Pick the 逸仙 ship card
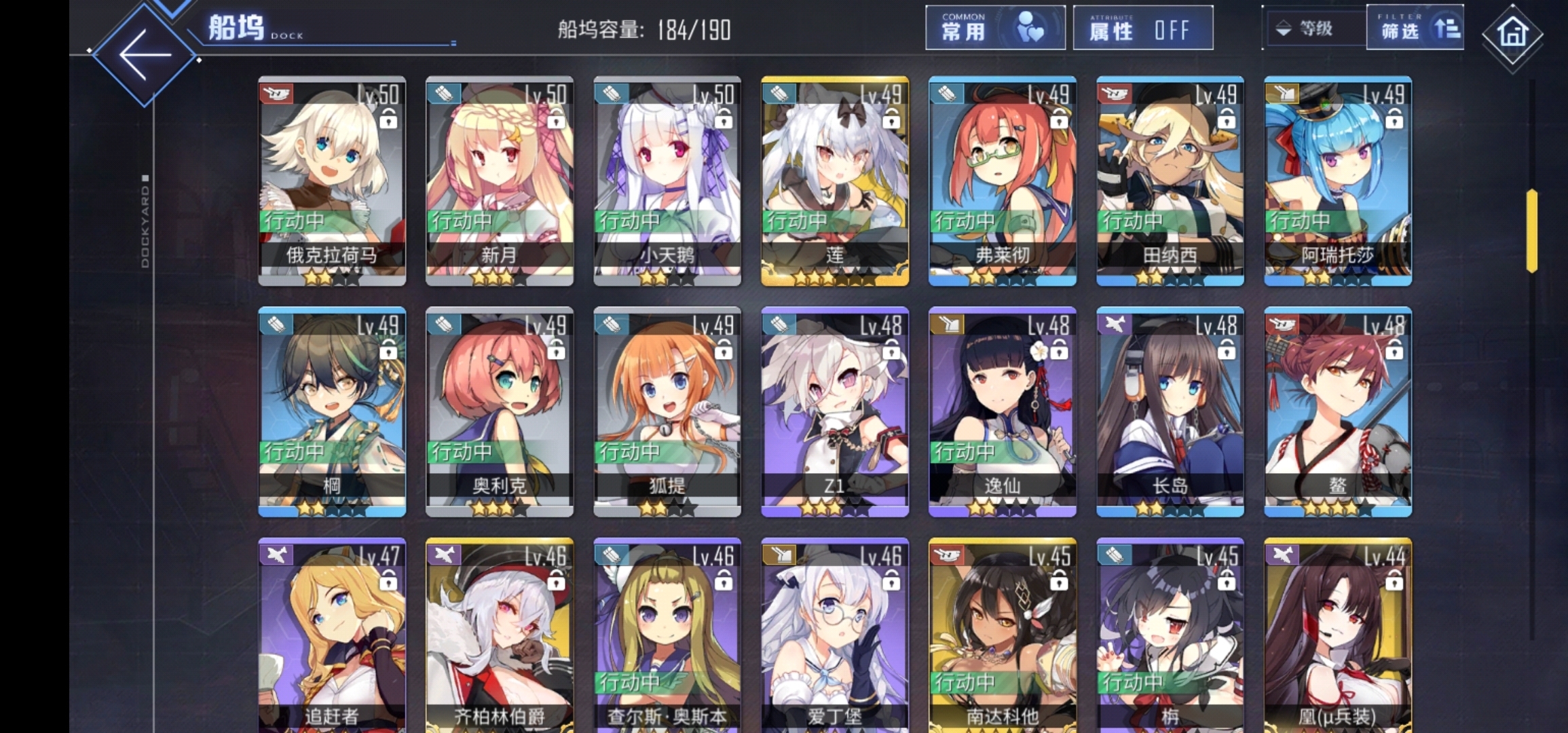This screenshot has height=733, width=1568. coord(1003,411)
